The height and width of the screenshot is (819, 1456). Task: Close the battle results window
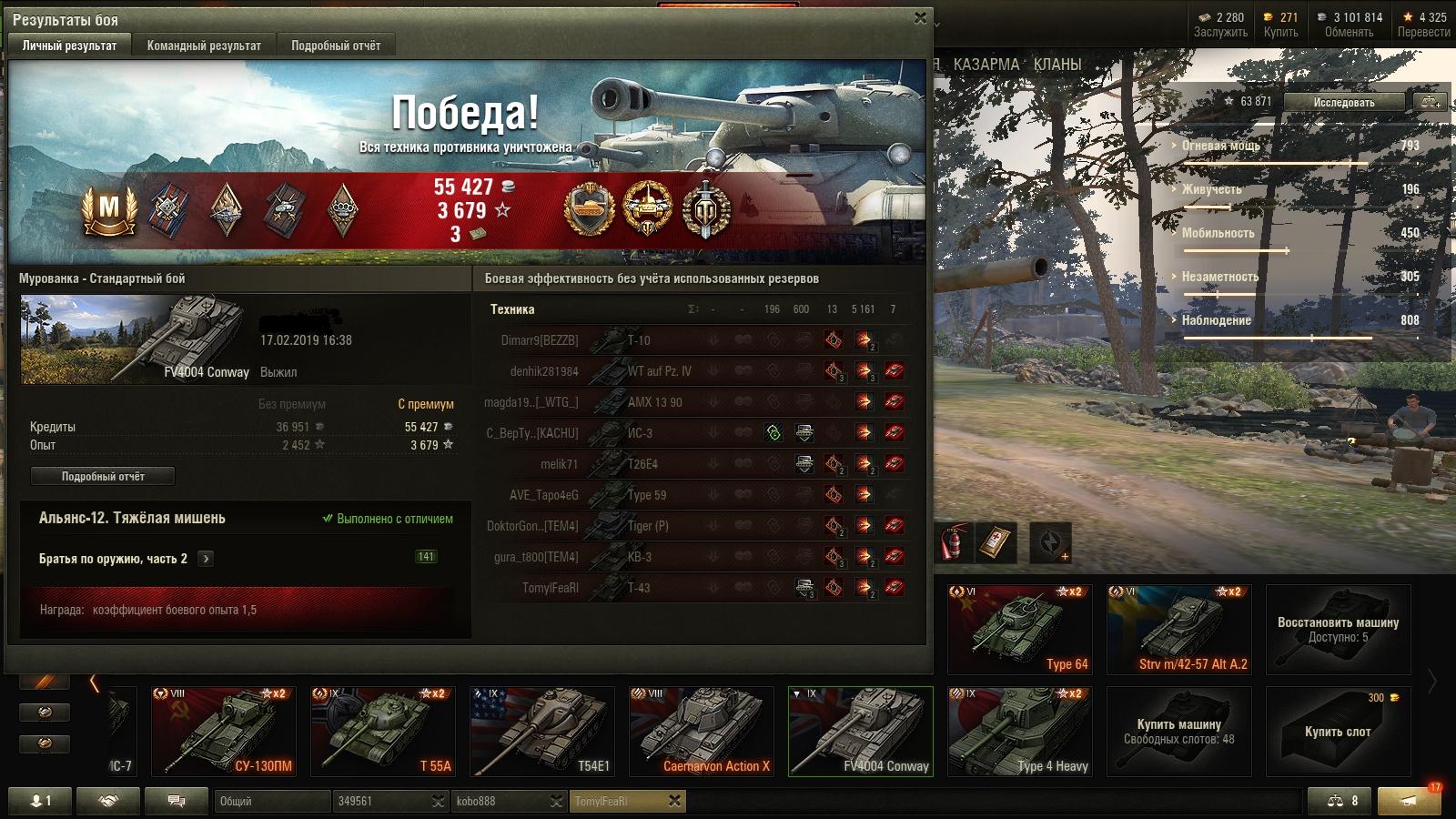(920, 18)
